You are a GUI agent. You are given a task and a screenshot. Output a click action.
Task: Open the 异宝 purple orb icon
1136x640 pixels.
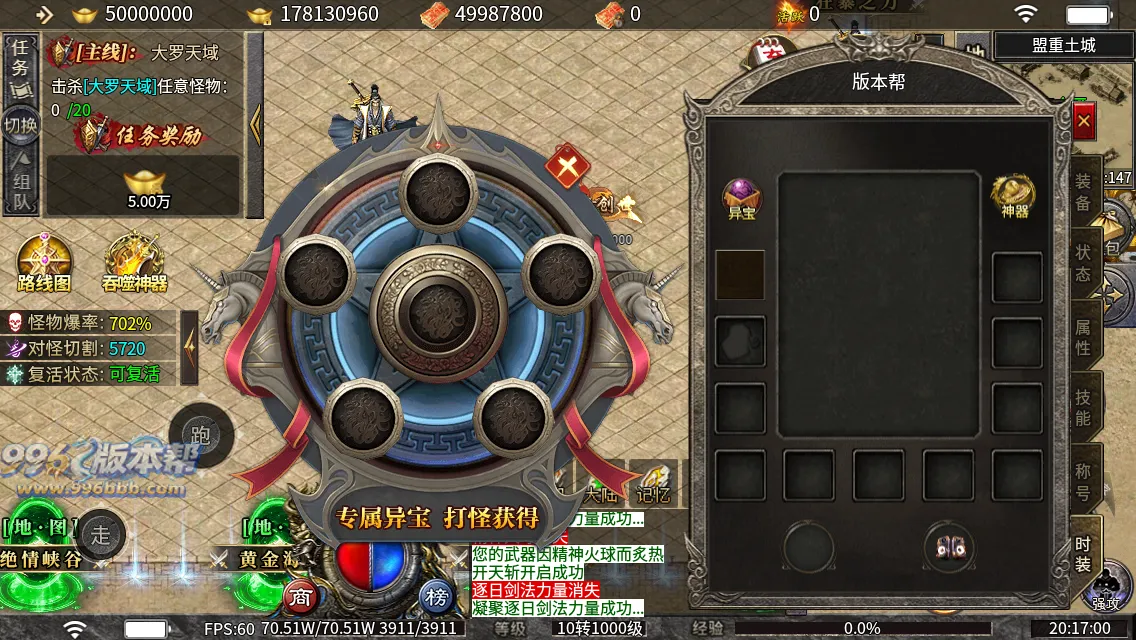click(x=742, y=198)
